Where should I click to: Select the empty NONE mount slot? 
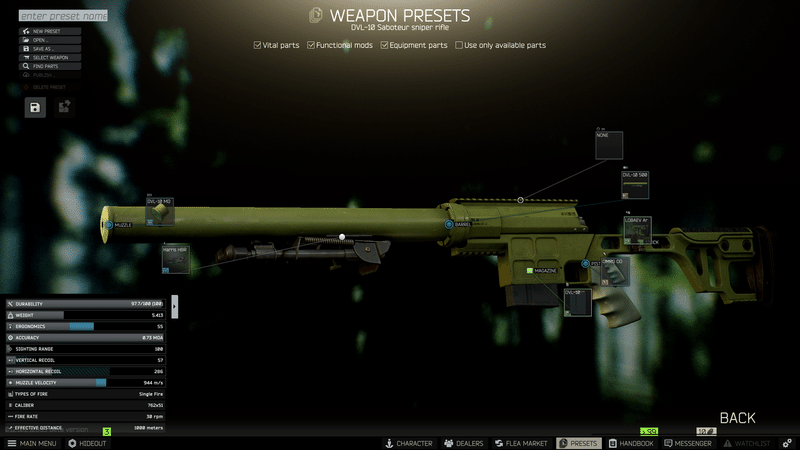coord(609,145)
